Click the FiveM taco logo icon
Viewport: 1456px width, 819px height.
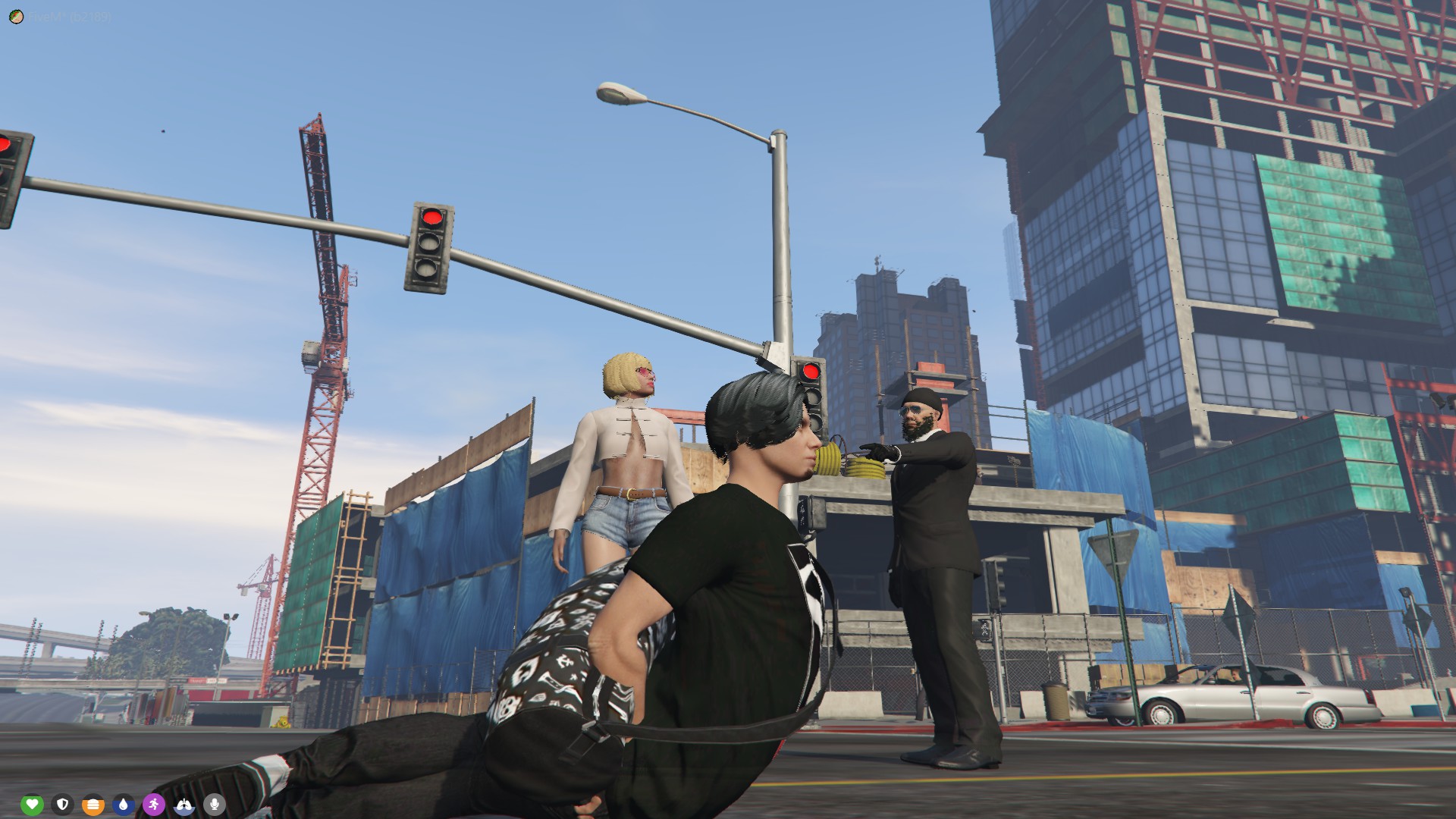(x=17, y=17)
